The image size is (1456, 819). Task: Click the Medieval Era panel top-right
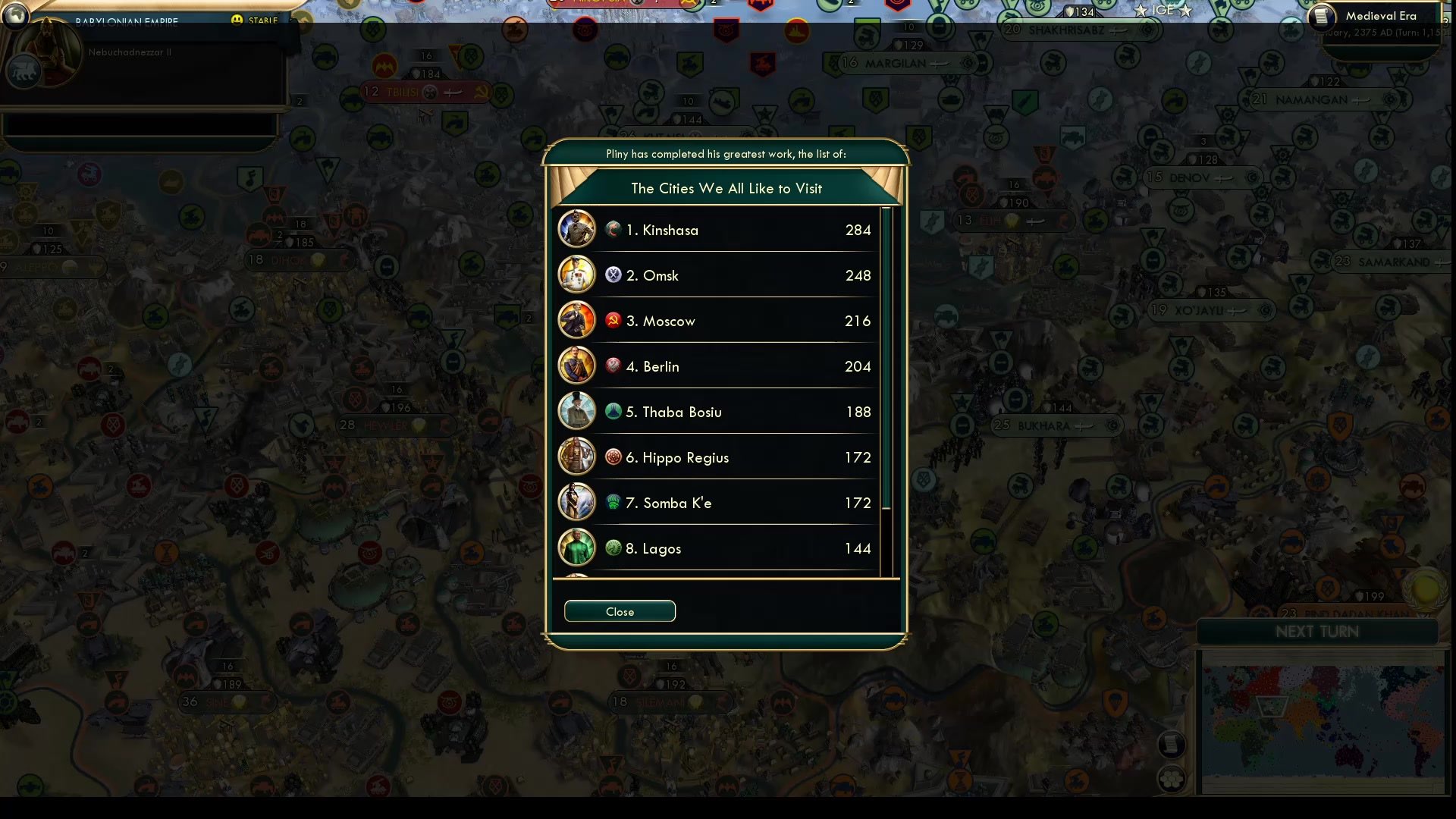point(1380,15)
